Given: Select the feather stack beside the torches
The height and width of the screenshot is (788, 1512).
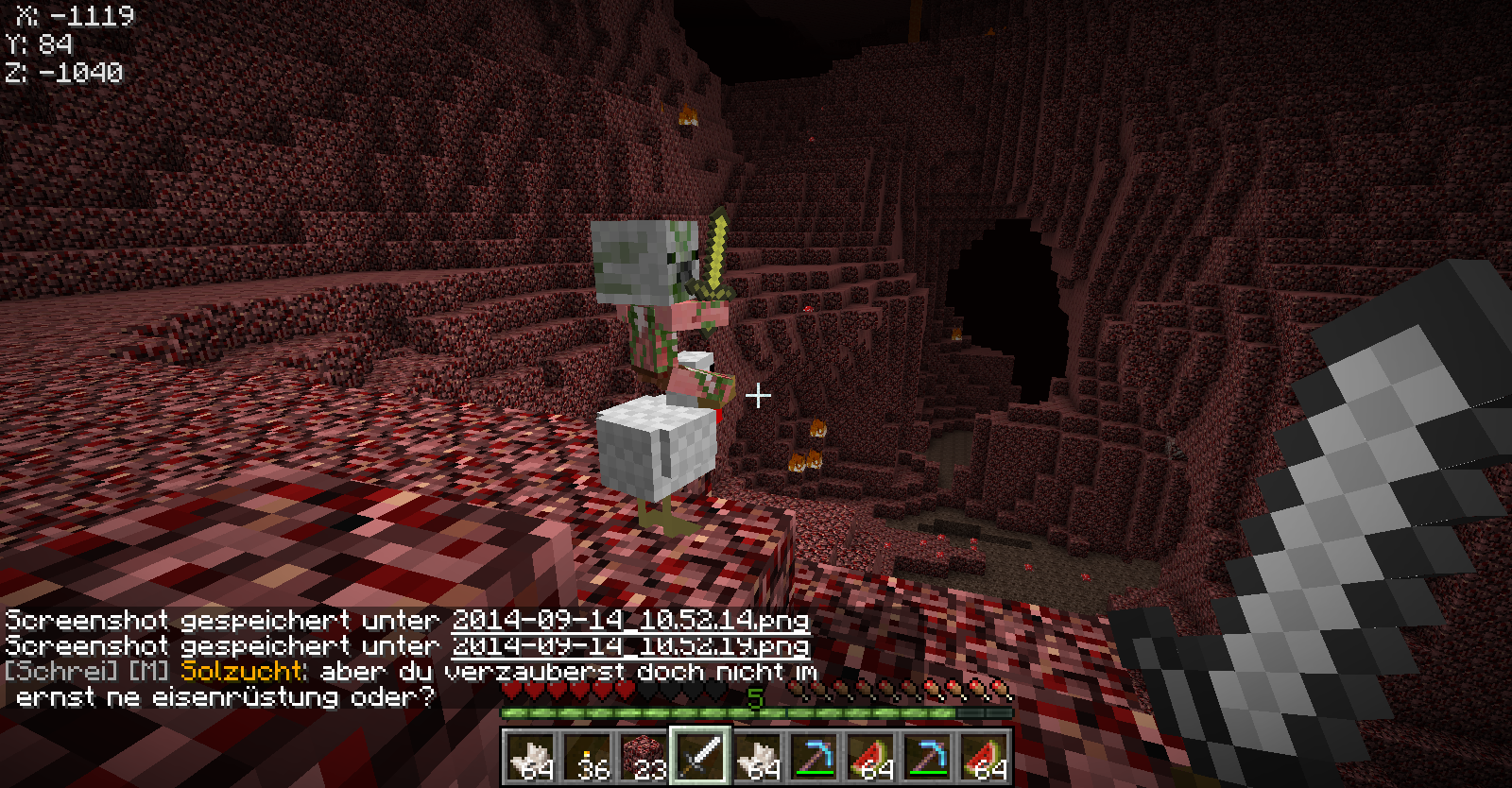Looking at the screenshot, I should point(530,757).
